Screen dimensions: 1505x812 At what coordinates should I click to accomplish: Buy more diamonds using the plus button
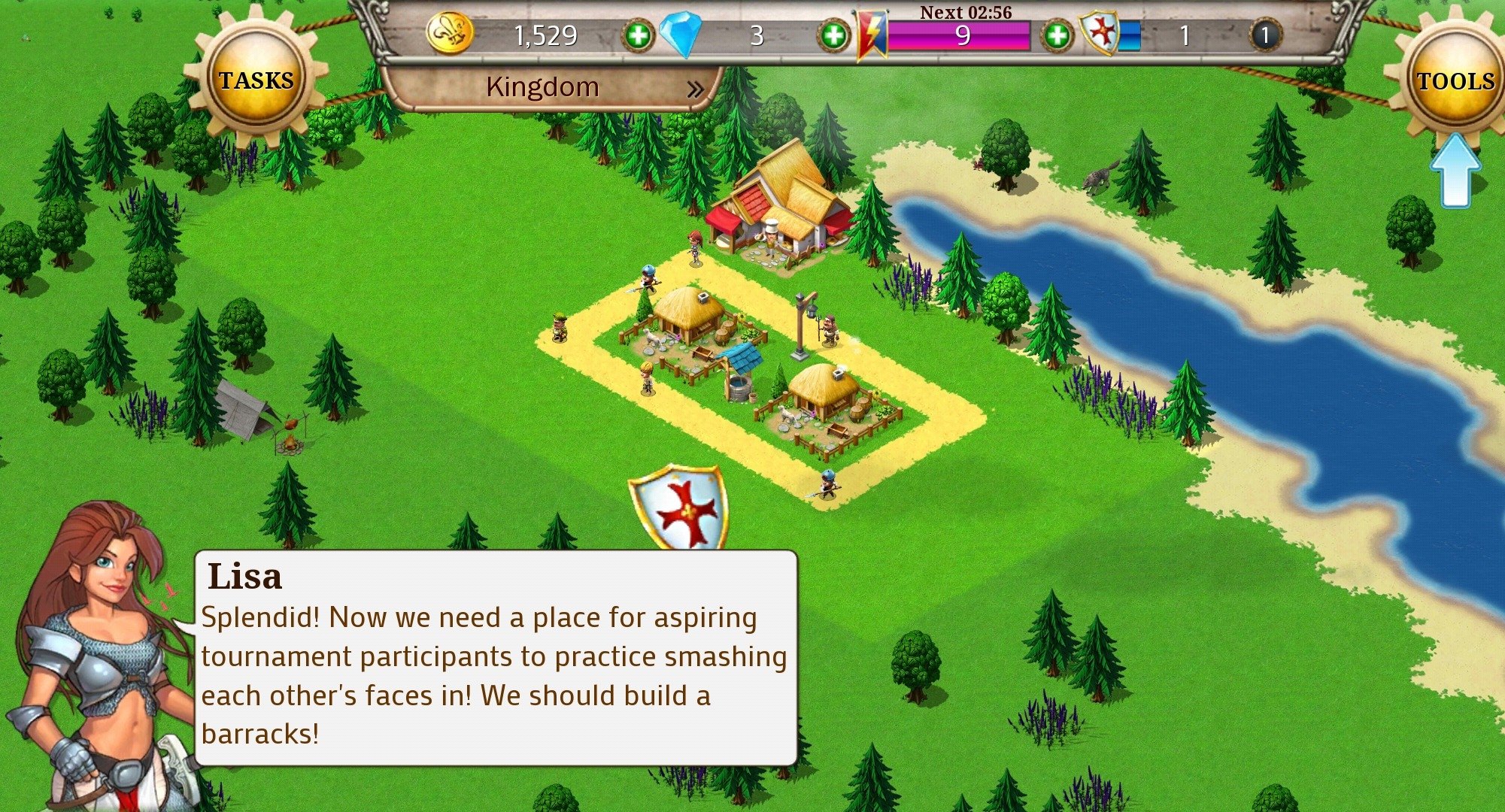833,35
